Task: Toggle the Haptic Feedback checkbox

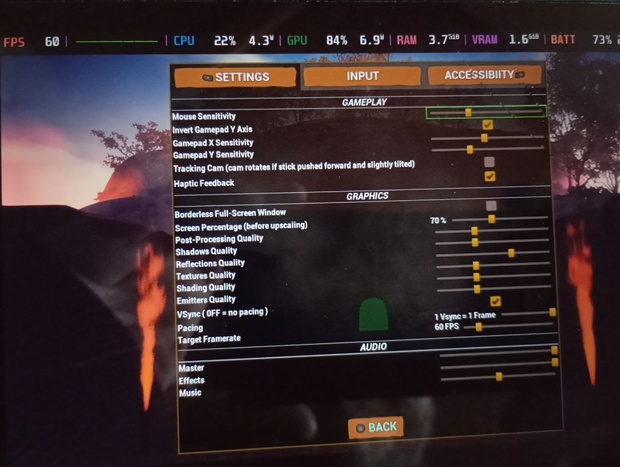Action: click(489, 175)
